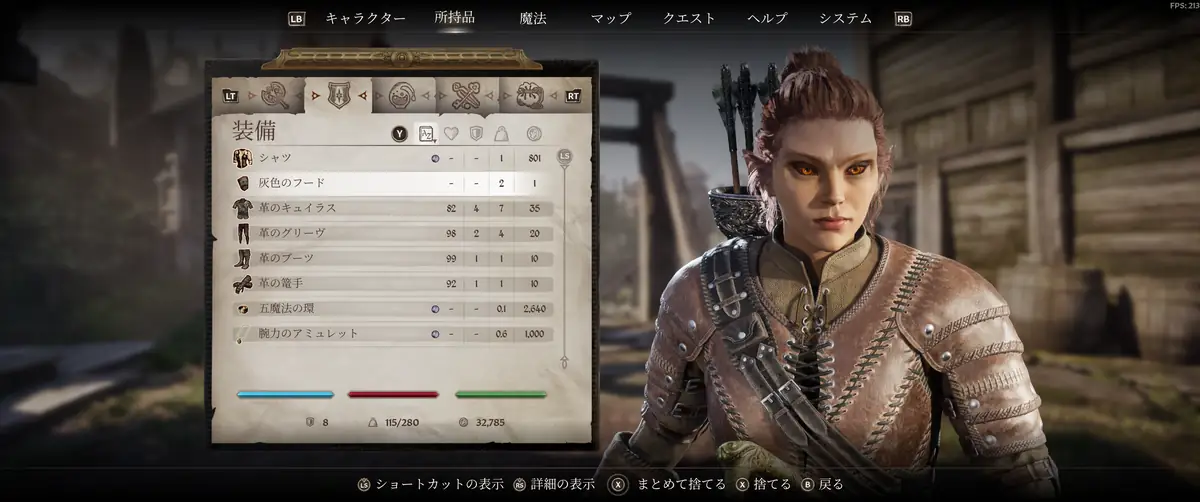Sort items alphabetically with the A-Z icon
The width and height of the screenshot is (1200, 502).
pyautogui.click(x=426, y=133)
